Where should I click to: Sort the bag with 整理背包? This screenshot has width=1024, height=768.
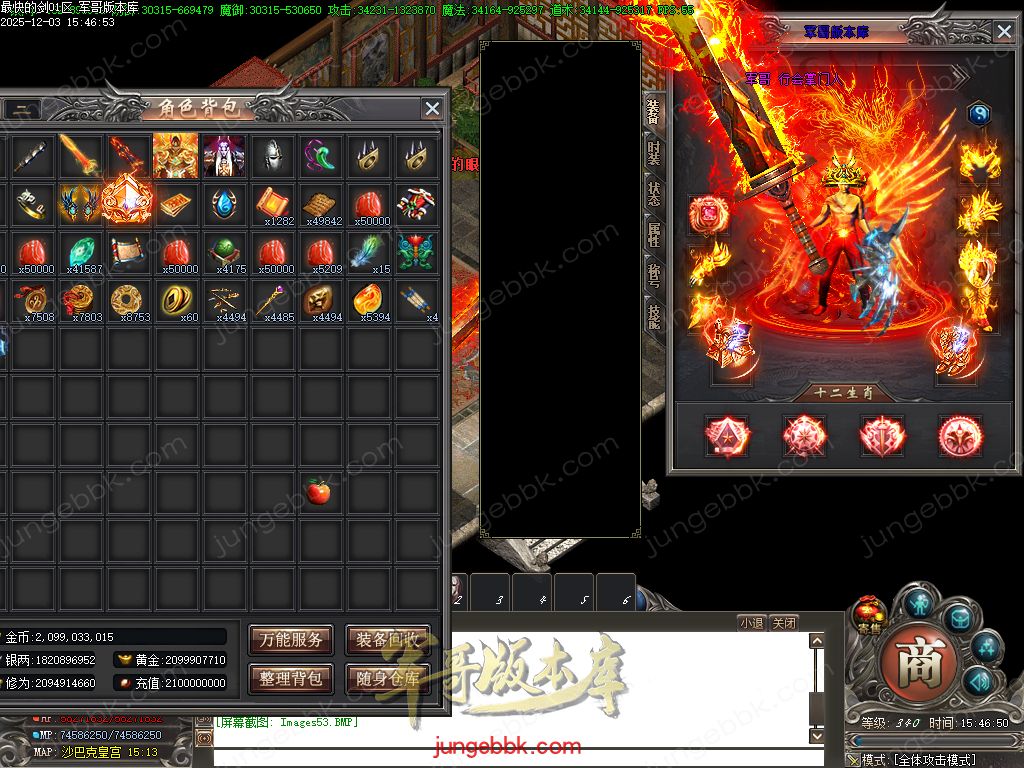tap(291, 678)
